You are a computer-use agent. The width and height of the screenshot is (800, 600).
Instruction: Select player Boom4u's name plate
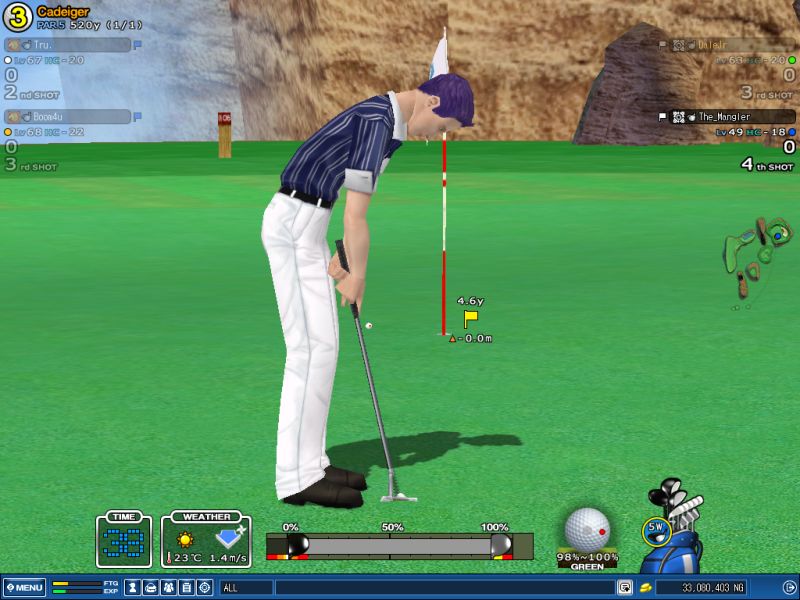tap(68, 117)
